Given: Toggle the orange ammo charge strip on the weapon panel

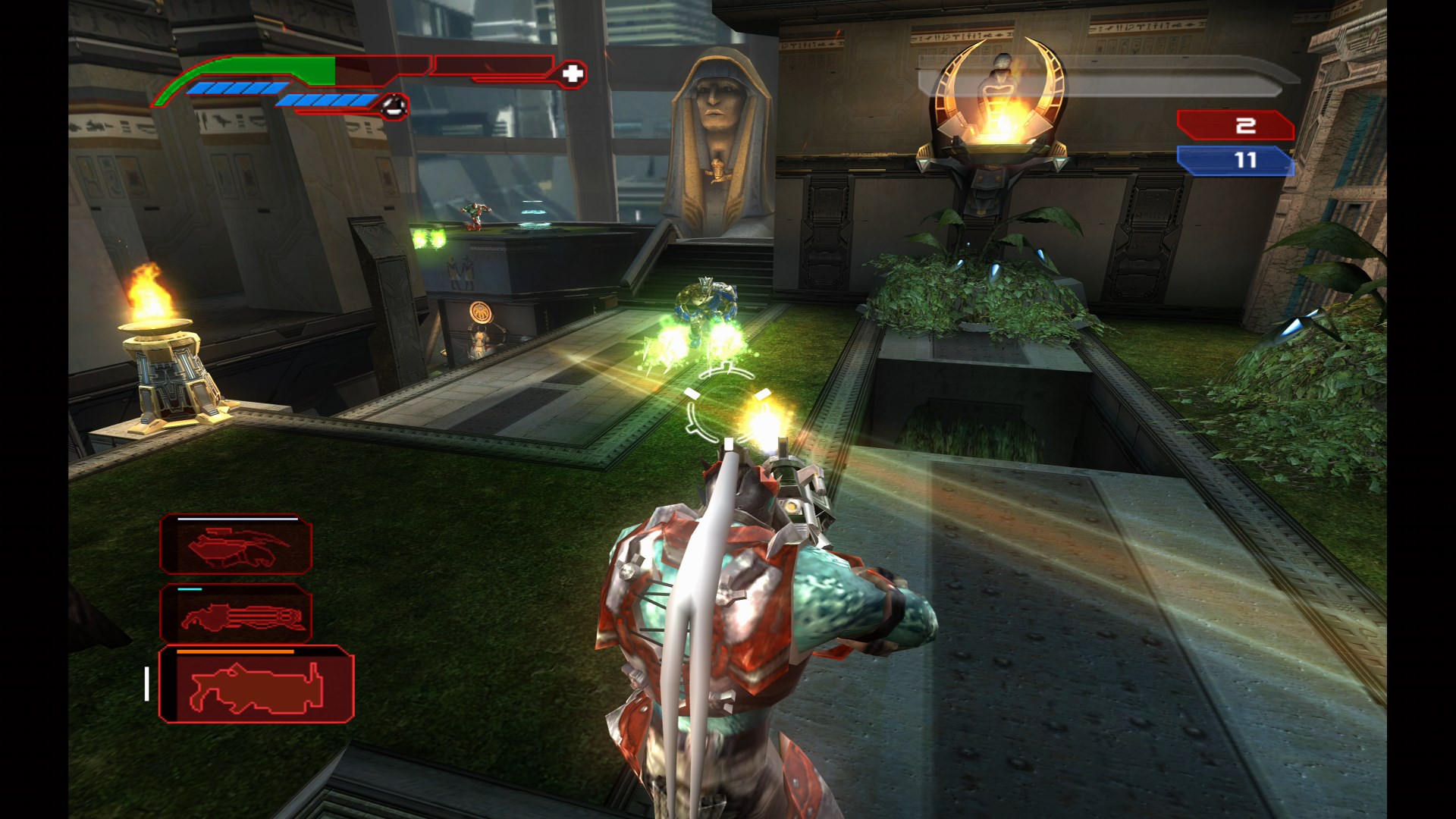Looking at the screenshot, I should click(x=235, y=651).
